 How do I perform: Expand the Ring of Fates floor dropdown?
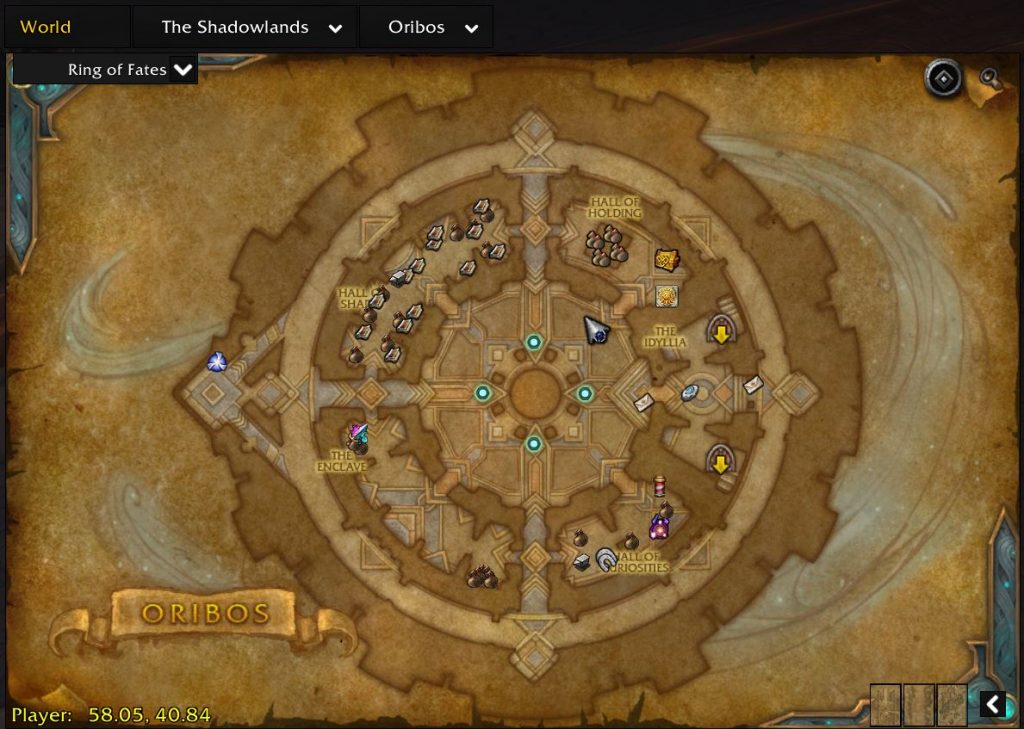click(x=182, y=70)
